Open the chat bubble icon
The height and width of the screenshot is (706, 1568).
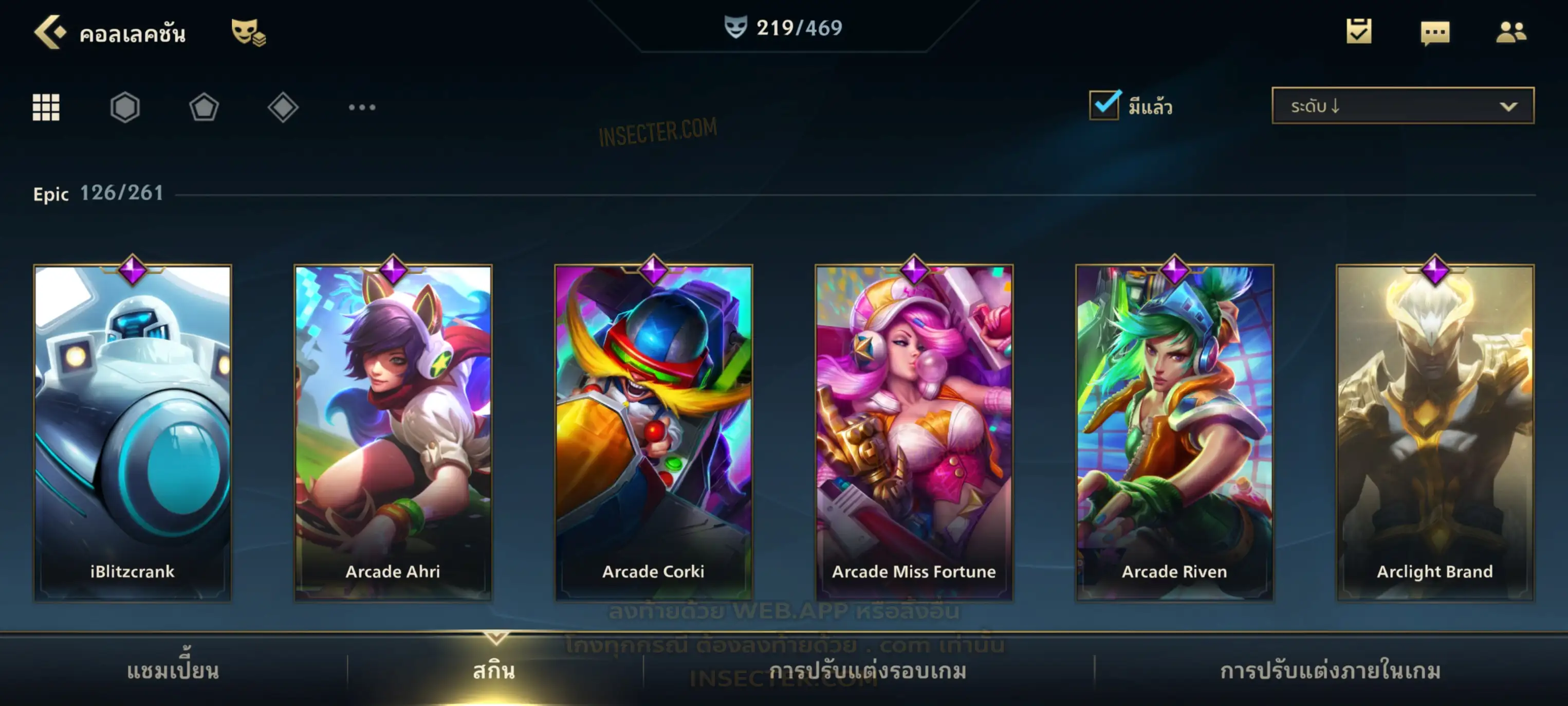pyautogui.click(x=1435, y=33)
